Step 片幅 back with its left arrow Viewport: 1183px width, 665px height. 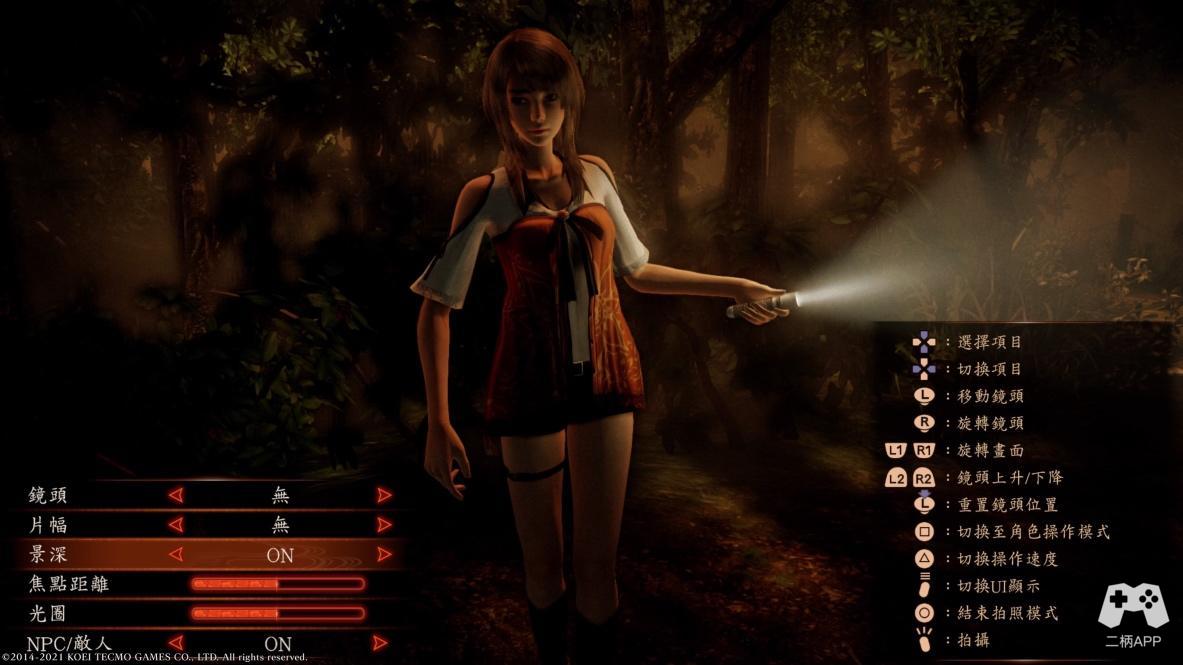176,525
